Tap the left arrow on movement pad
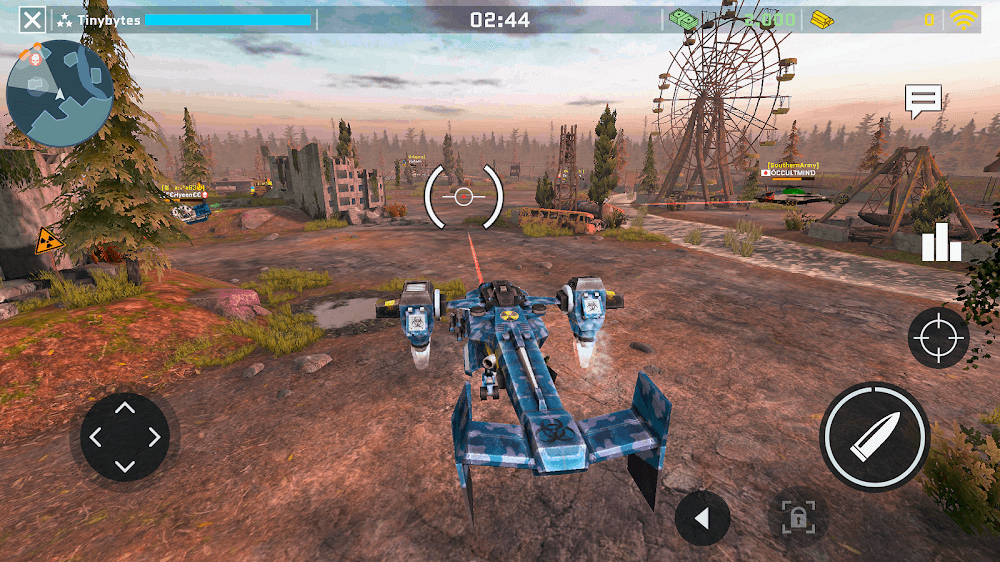Image resolution: width=1000 pixels, height=562 pixels. coord(95,437)
